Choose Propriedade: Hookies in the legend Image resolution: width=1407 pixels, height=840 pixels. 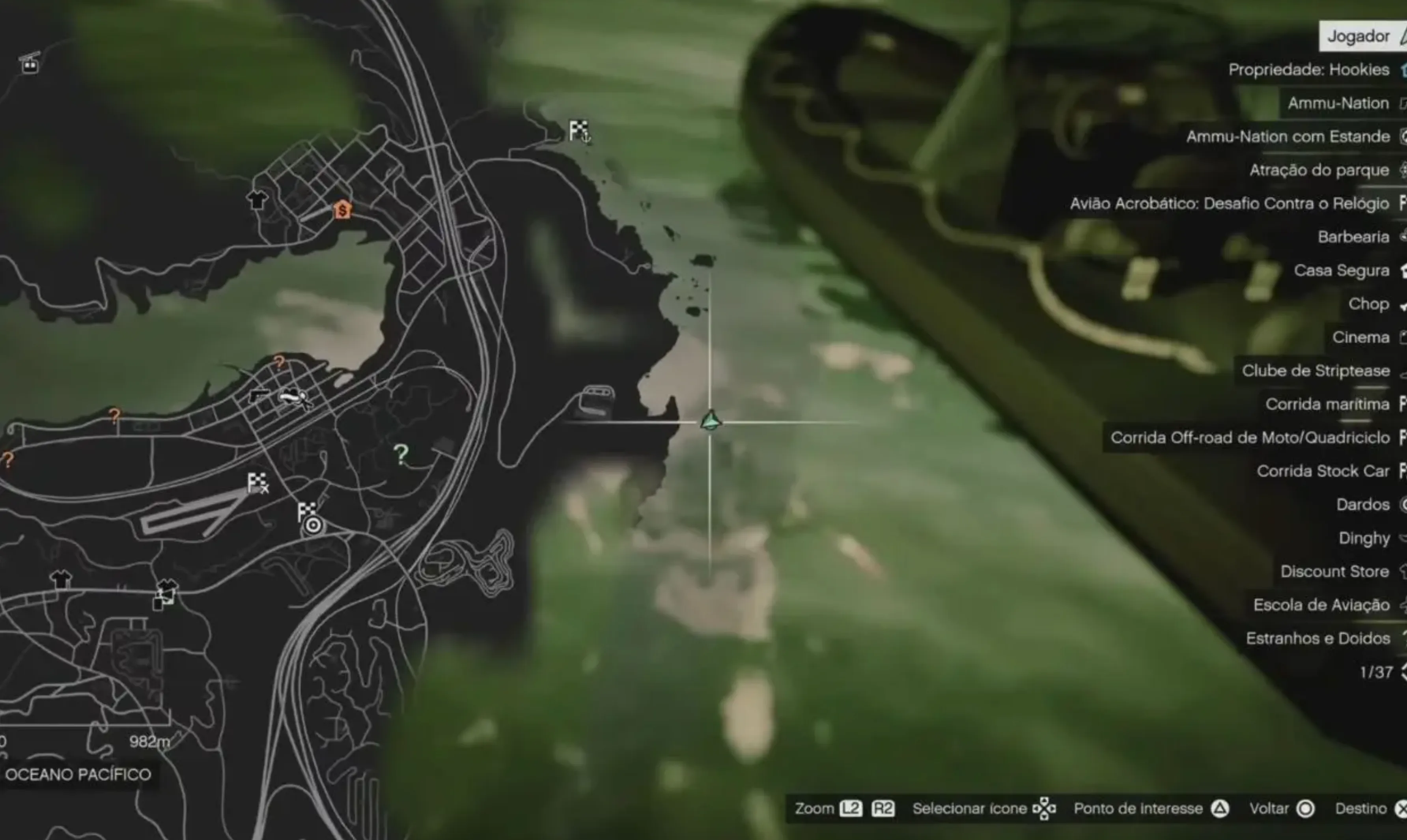1308,70
